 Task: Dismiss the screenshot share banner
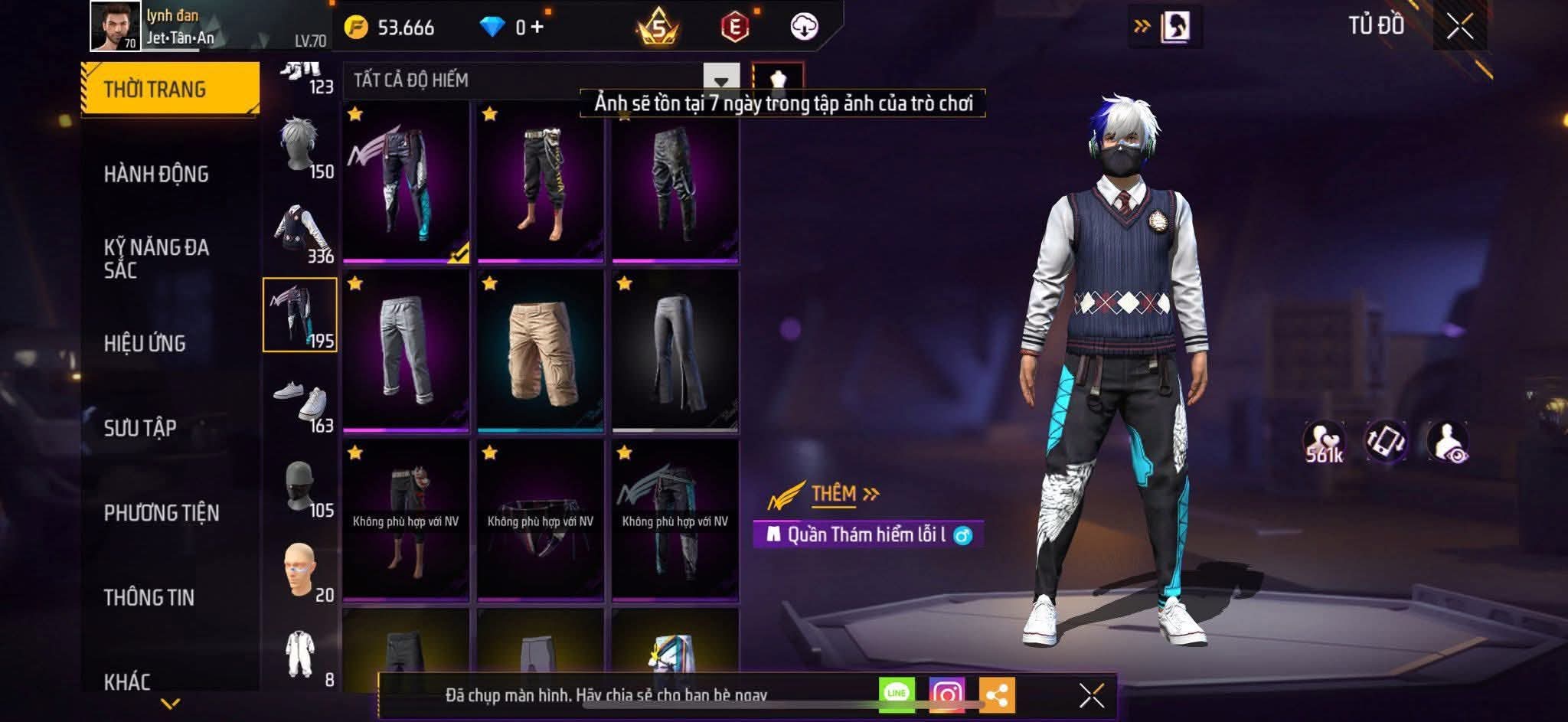(x=1091, y=696)
